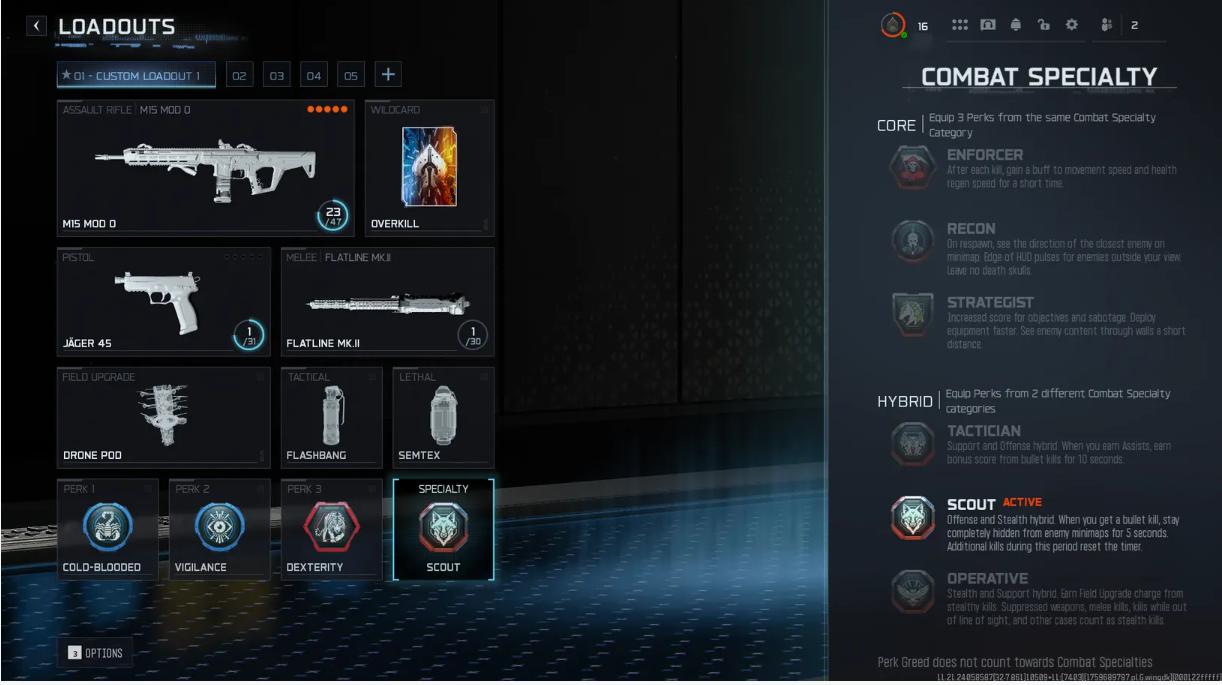1222x685 pixels.
Task: Open the Vigilance perk 2 slot
Action: [x=219, y=529]
